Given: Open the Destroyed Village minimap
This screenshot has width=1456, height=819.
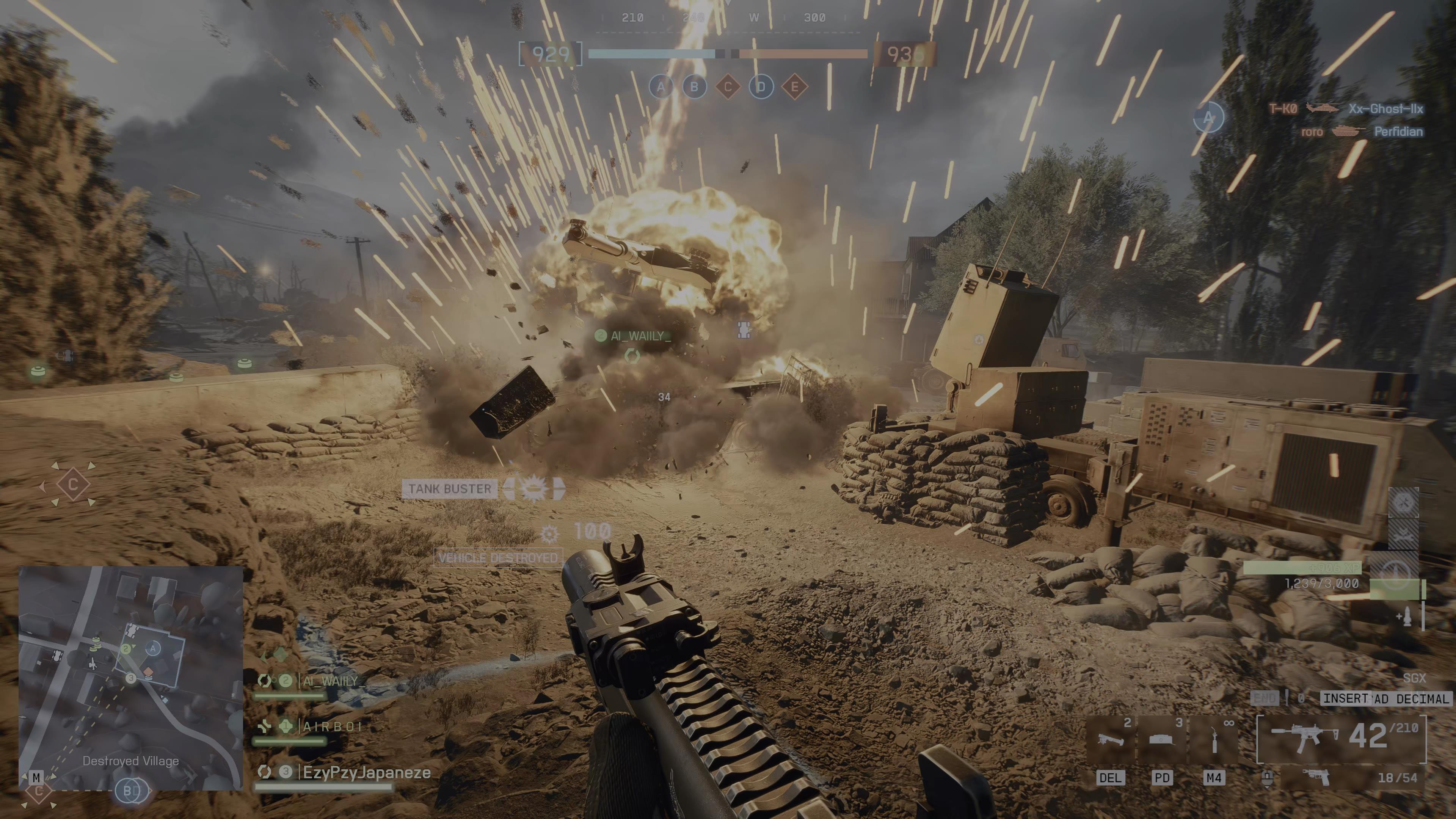Looking at the screenshot, I should (x=130, y=678).
